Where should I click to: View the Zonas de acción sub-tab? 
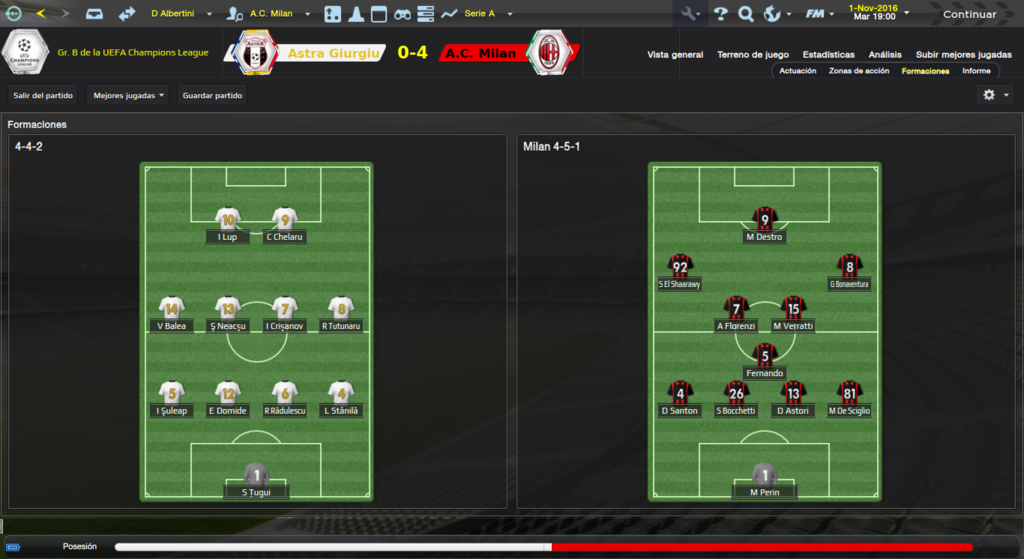tap(859, 71)
